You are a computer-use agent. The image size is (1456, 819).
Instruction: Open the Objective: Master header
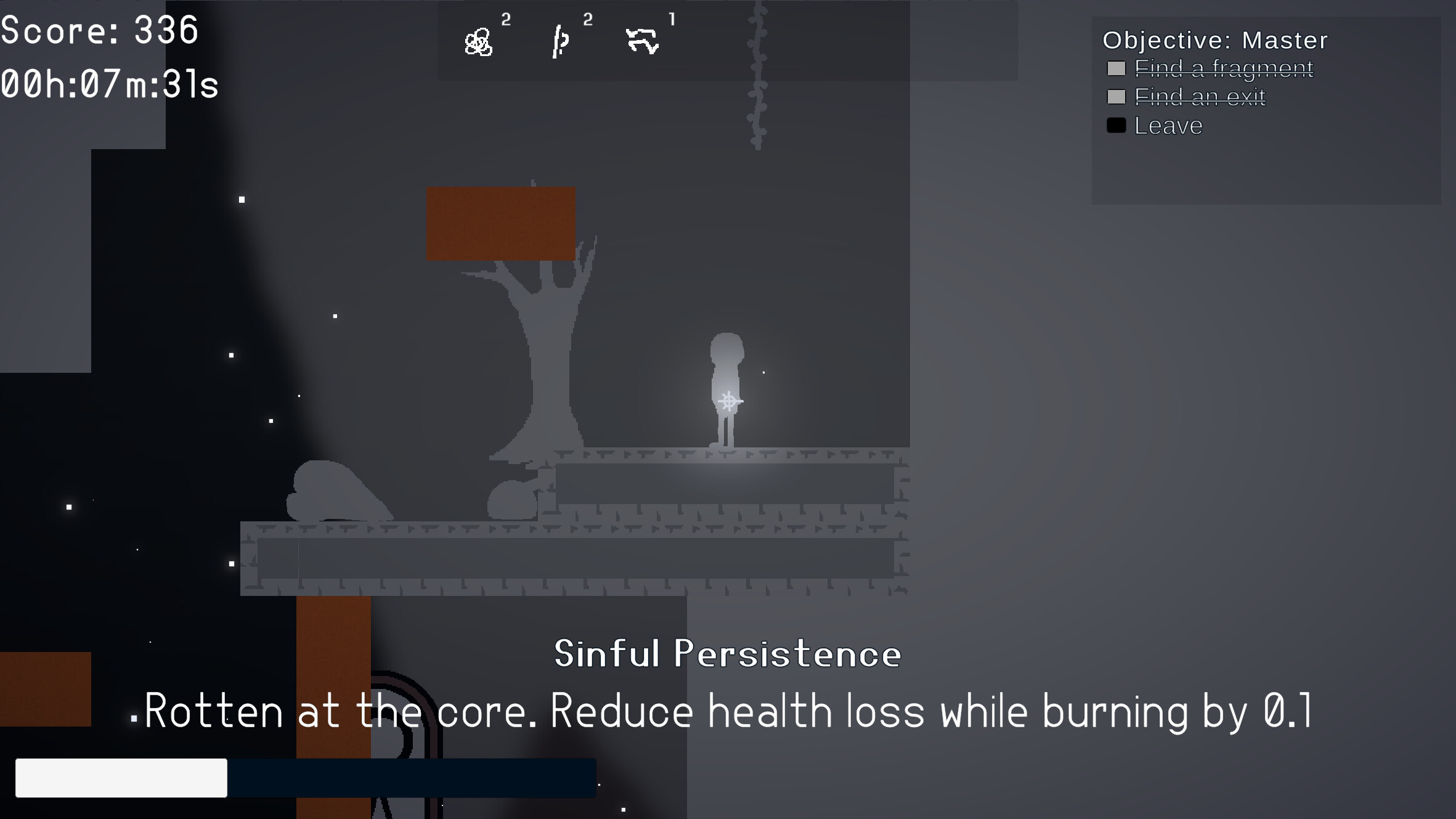[x=1213, y=39]
